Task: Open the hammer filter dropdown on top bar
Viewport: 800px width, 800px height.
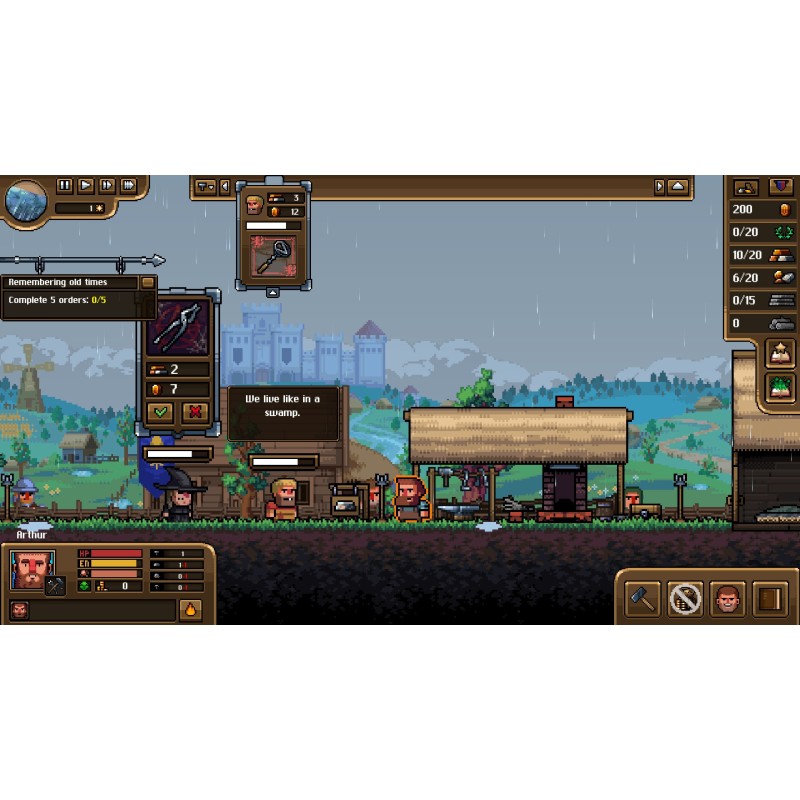Action: coord(205,187)
